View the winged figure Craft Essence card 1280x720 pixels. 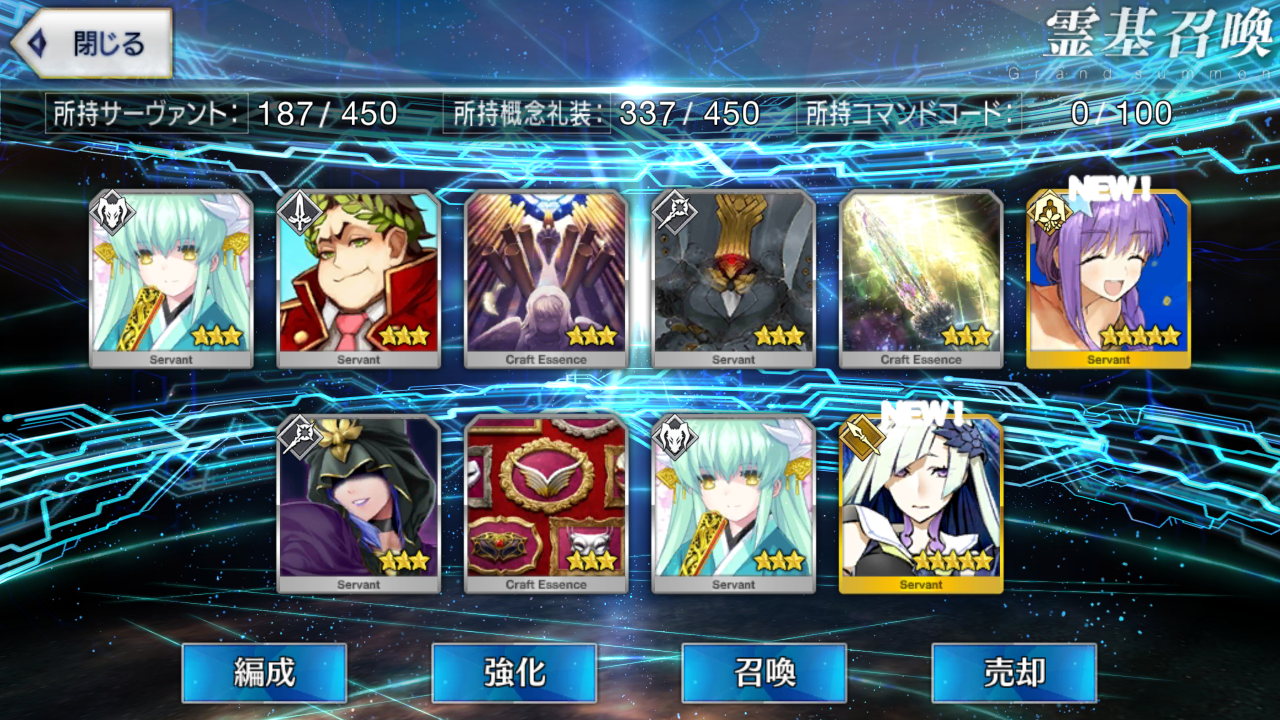point(546,278)
